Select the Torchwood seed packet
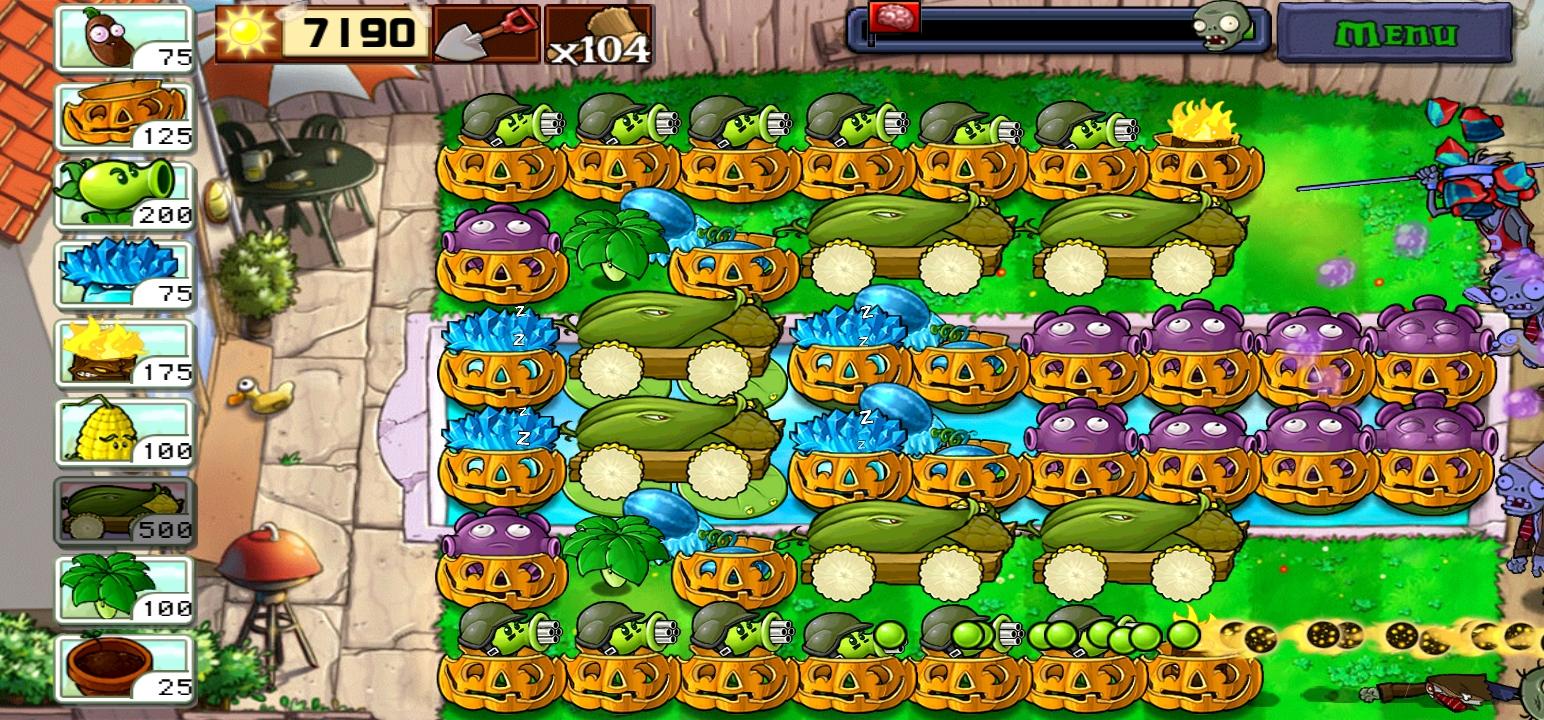 pos(120,355)
